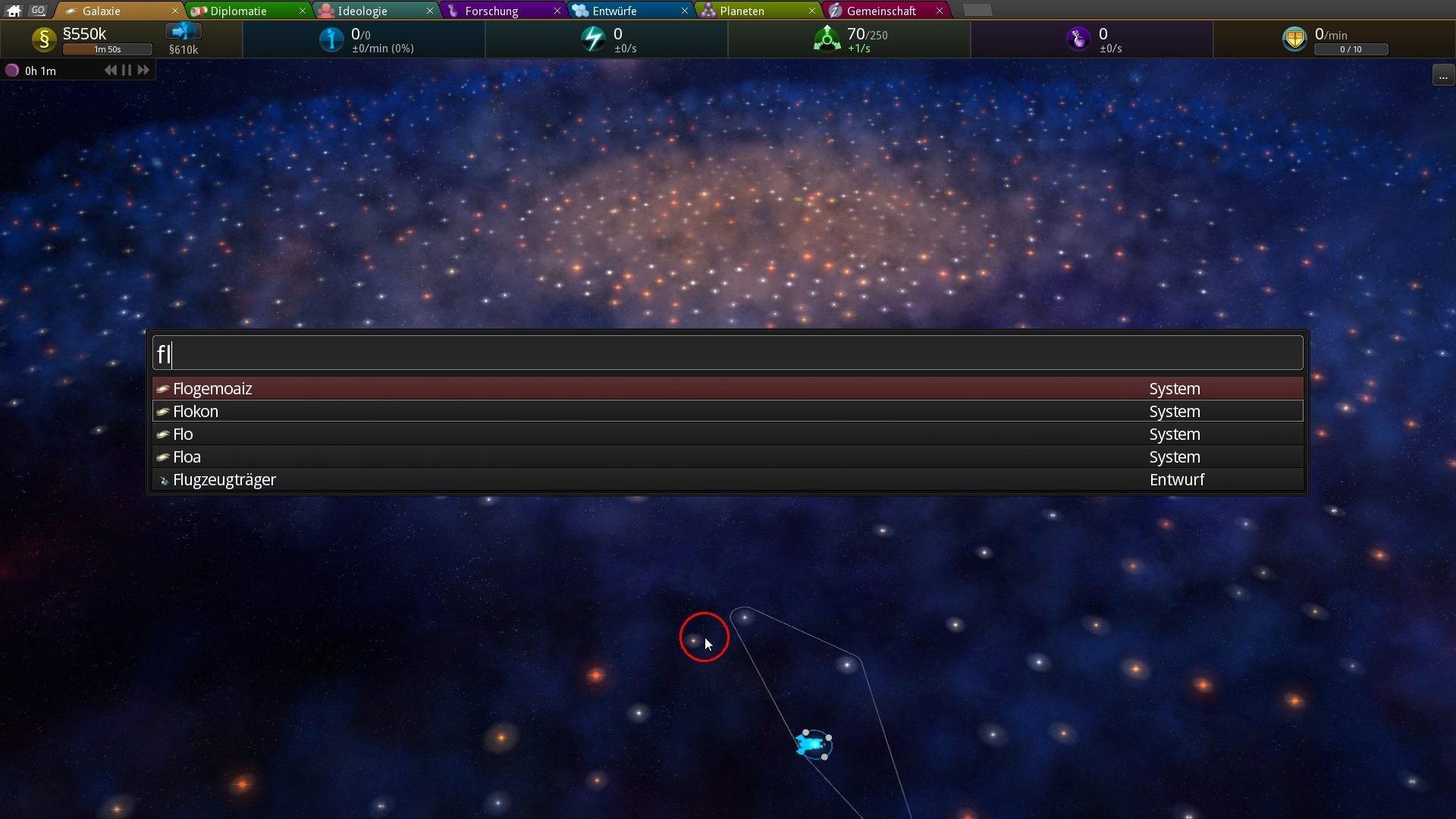The image size is (1456, 819).
Task: Click the 1m 50s budget progress bar
Action: pyautogui.click(x=108, y=49)
